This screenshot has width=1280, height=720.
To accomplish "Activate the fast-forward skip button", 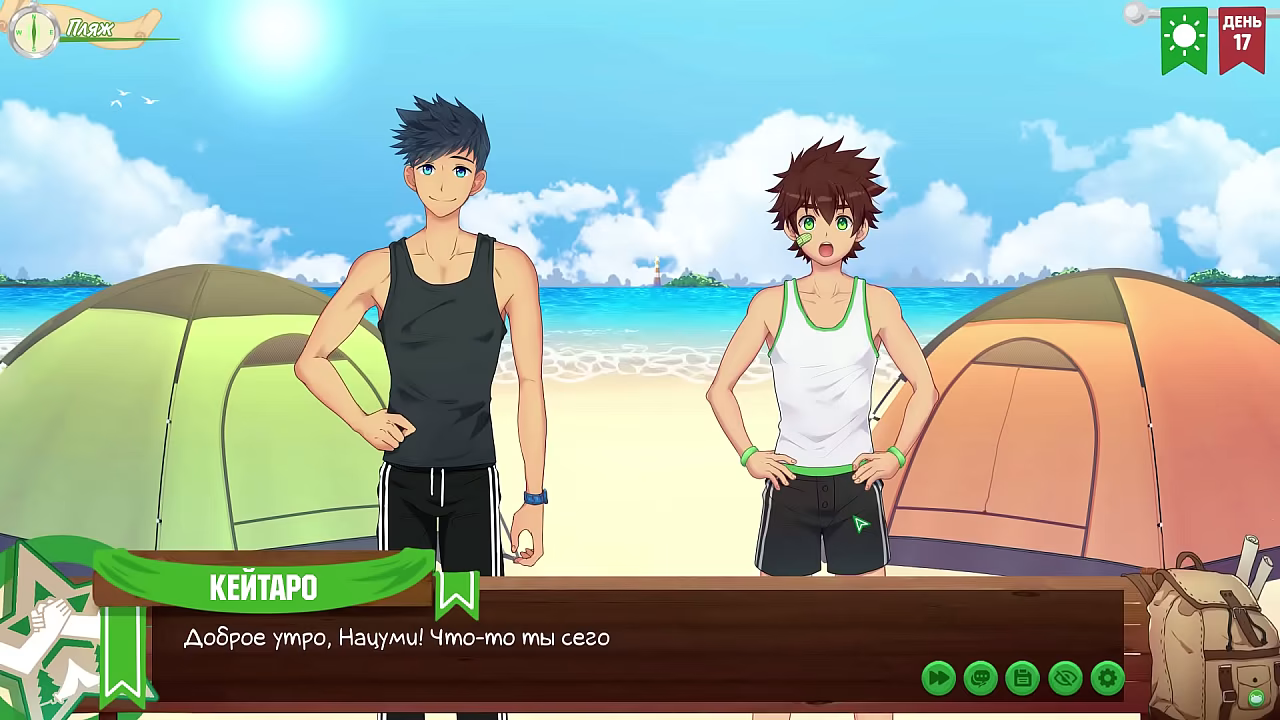I will click(x=938, y=679).
